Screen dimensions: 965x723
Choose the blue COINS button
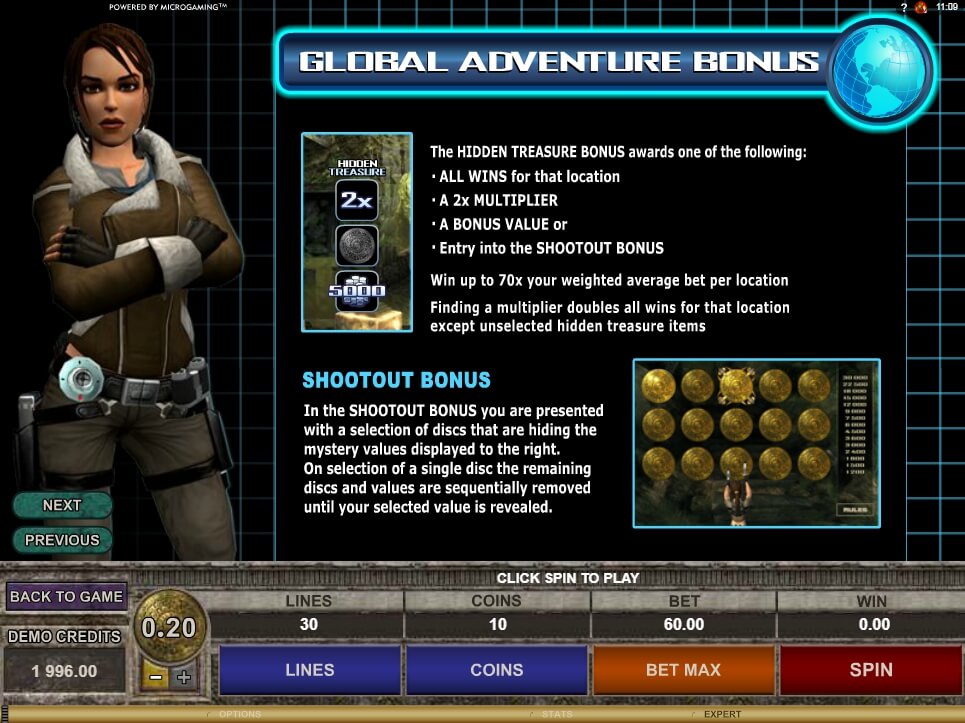click(496, 670)
